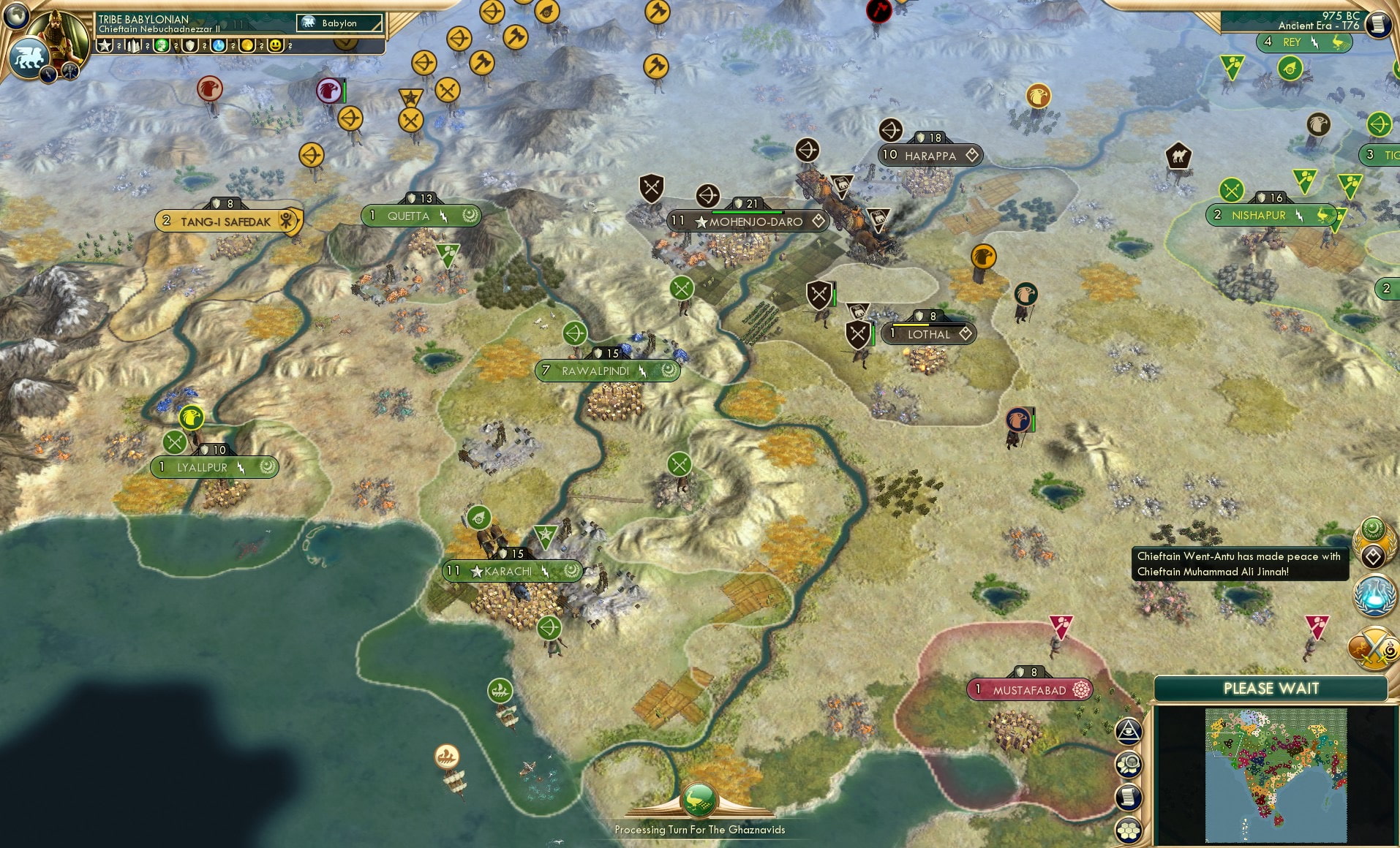
Task: Open the Babylon selector dropdown at the top
Action: click(338, 23)
